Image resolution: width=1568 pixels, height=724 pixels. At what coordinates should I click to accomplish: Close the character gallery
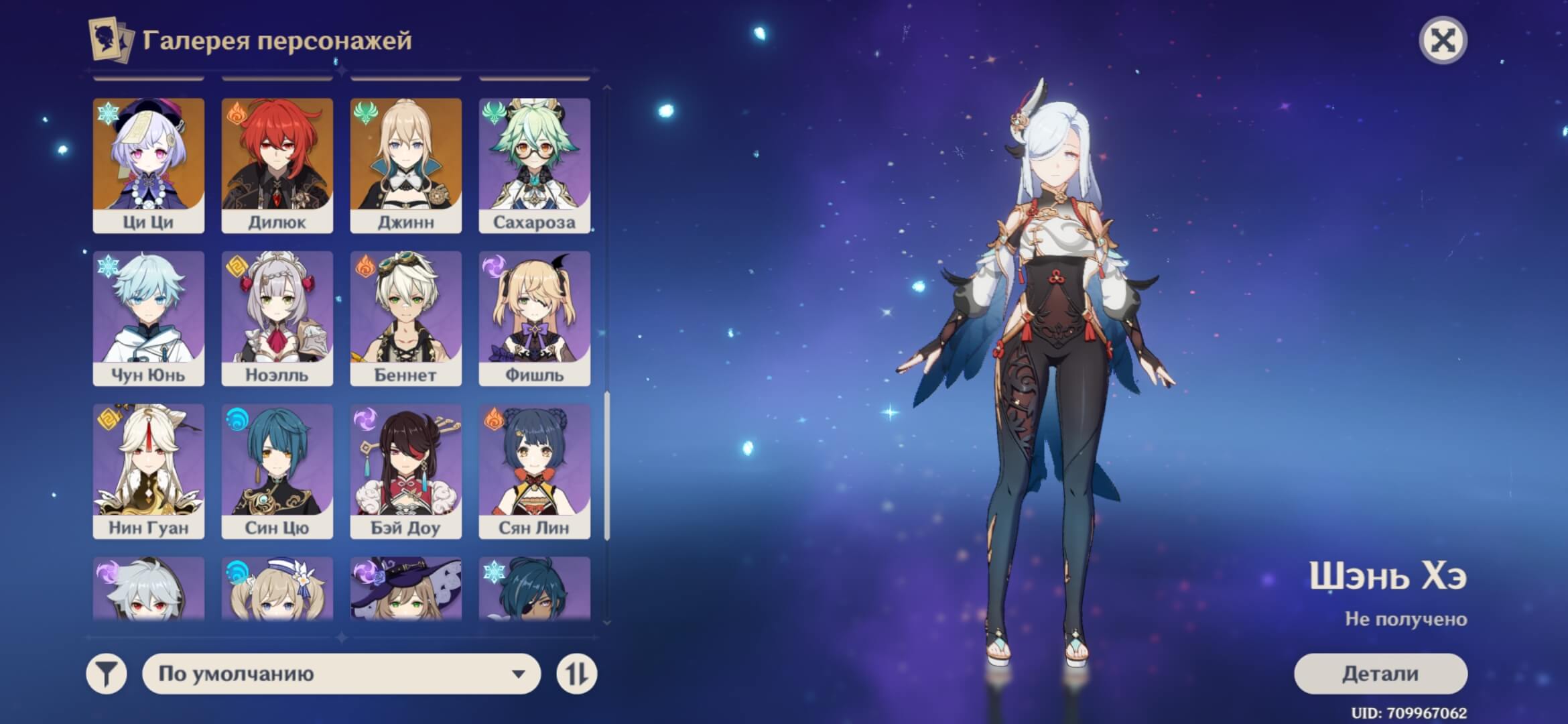pos(1443,41)
